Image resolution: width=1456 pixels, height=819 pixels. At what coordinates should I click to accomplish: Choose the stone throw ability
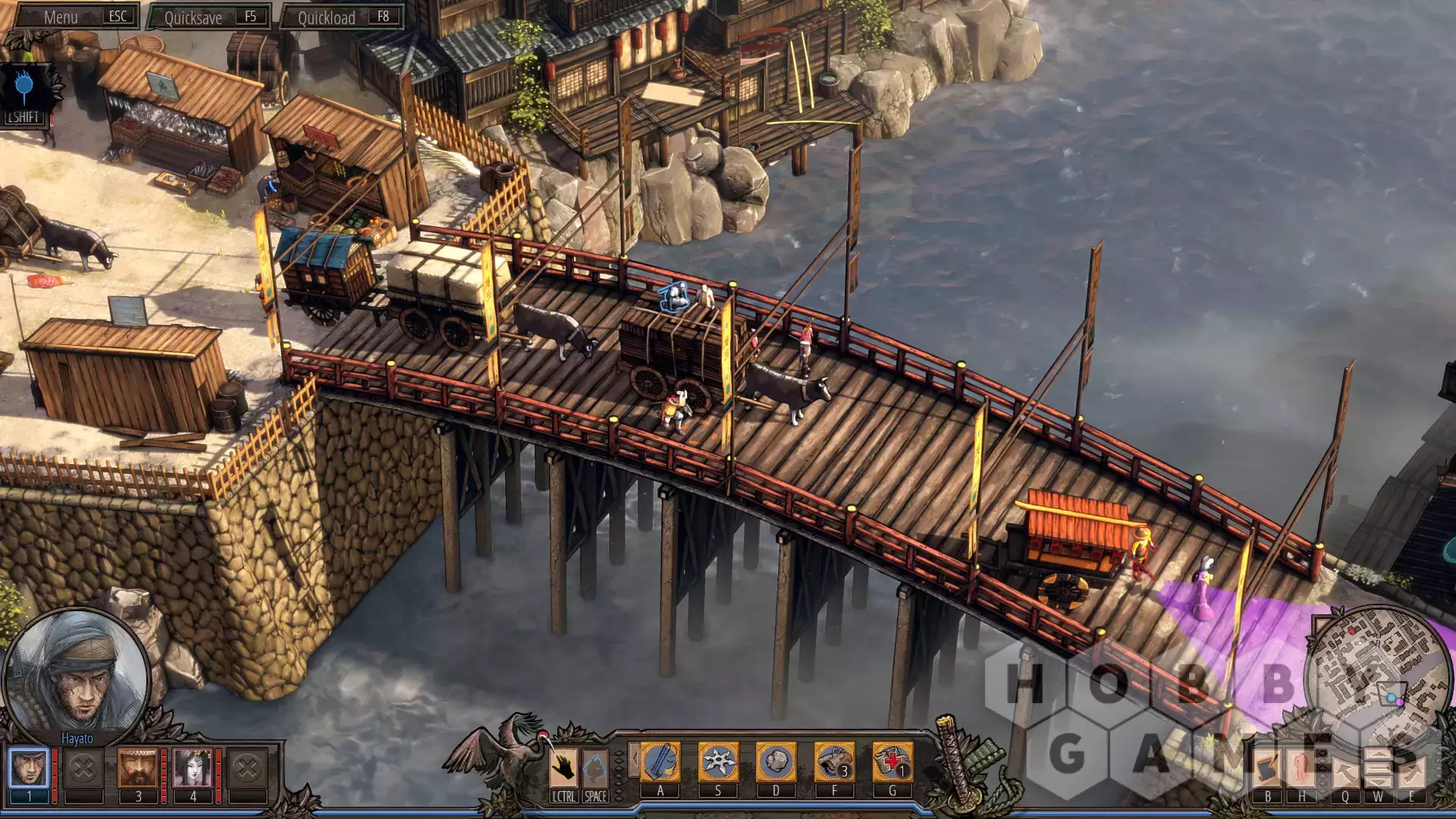pyautogui.click(x=776, y=761)
